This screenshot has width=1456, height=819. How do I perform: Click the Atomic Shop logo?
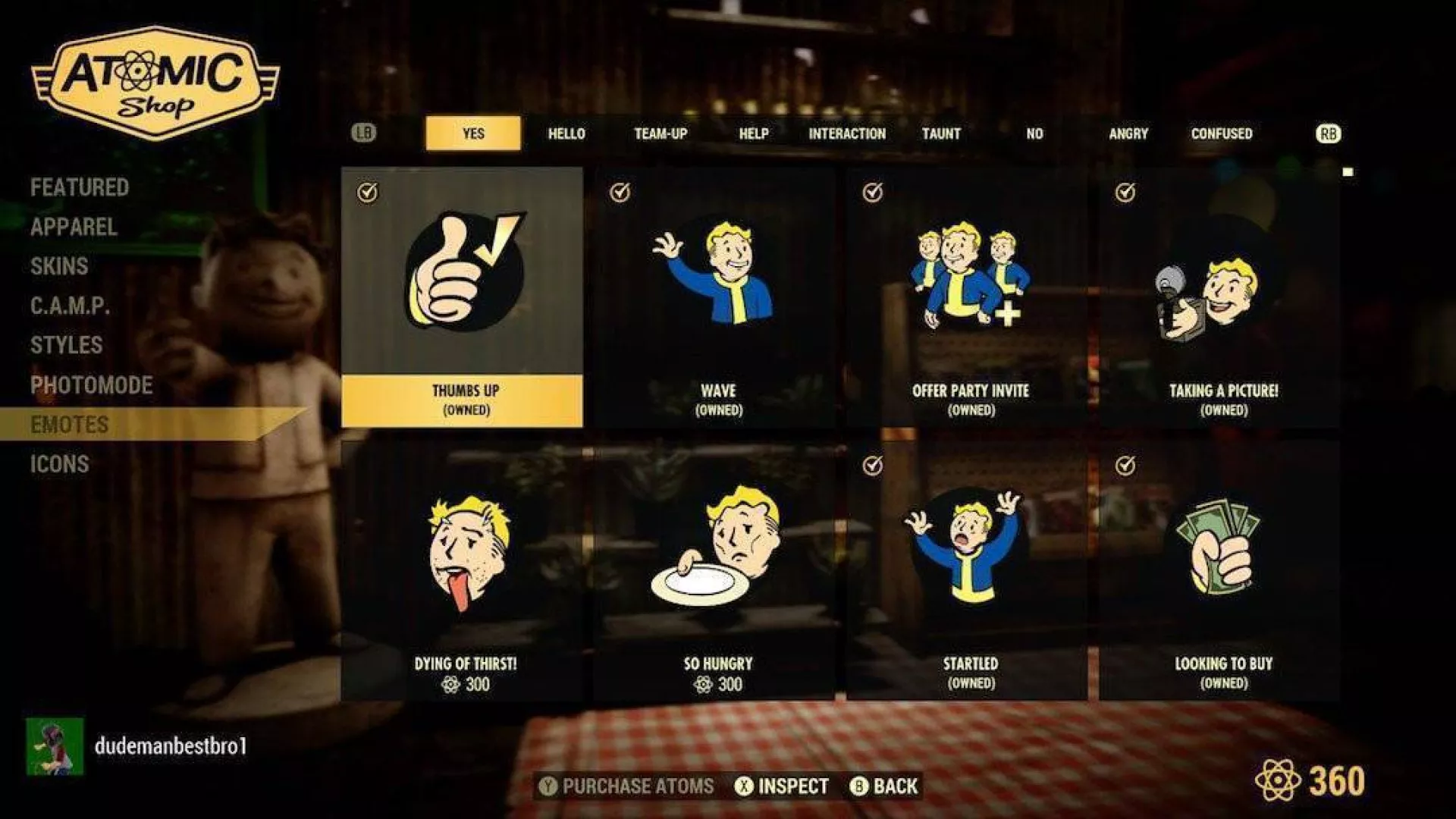[152, 83]
